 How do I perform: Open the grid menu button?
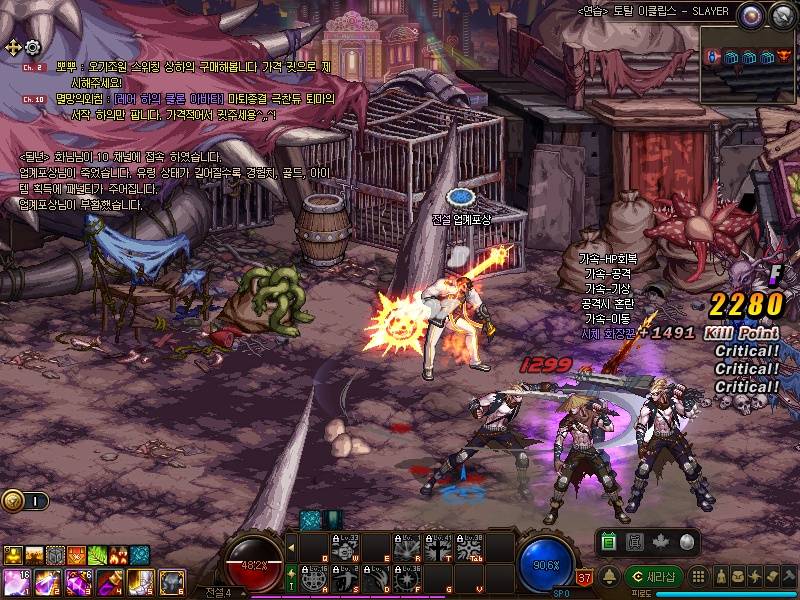tap(699, 576)
